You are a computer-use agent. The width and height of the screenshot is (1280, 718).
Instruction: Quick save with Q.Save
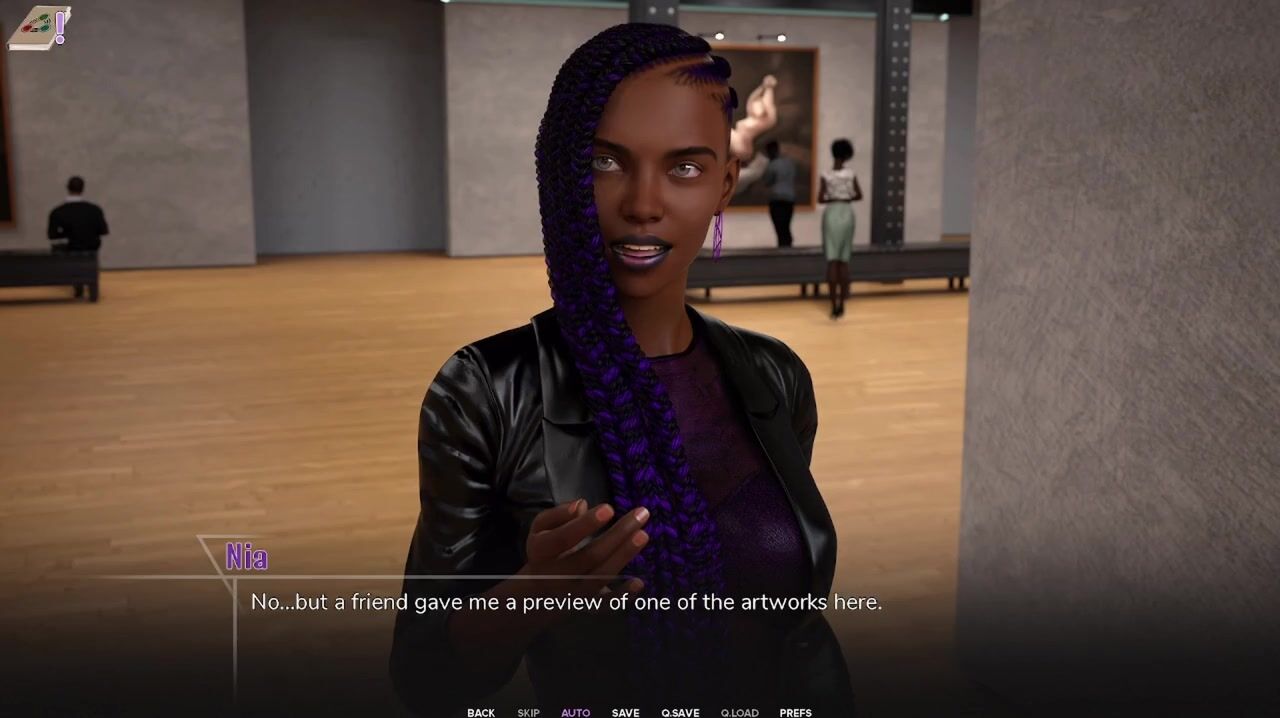680,712
